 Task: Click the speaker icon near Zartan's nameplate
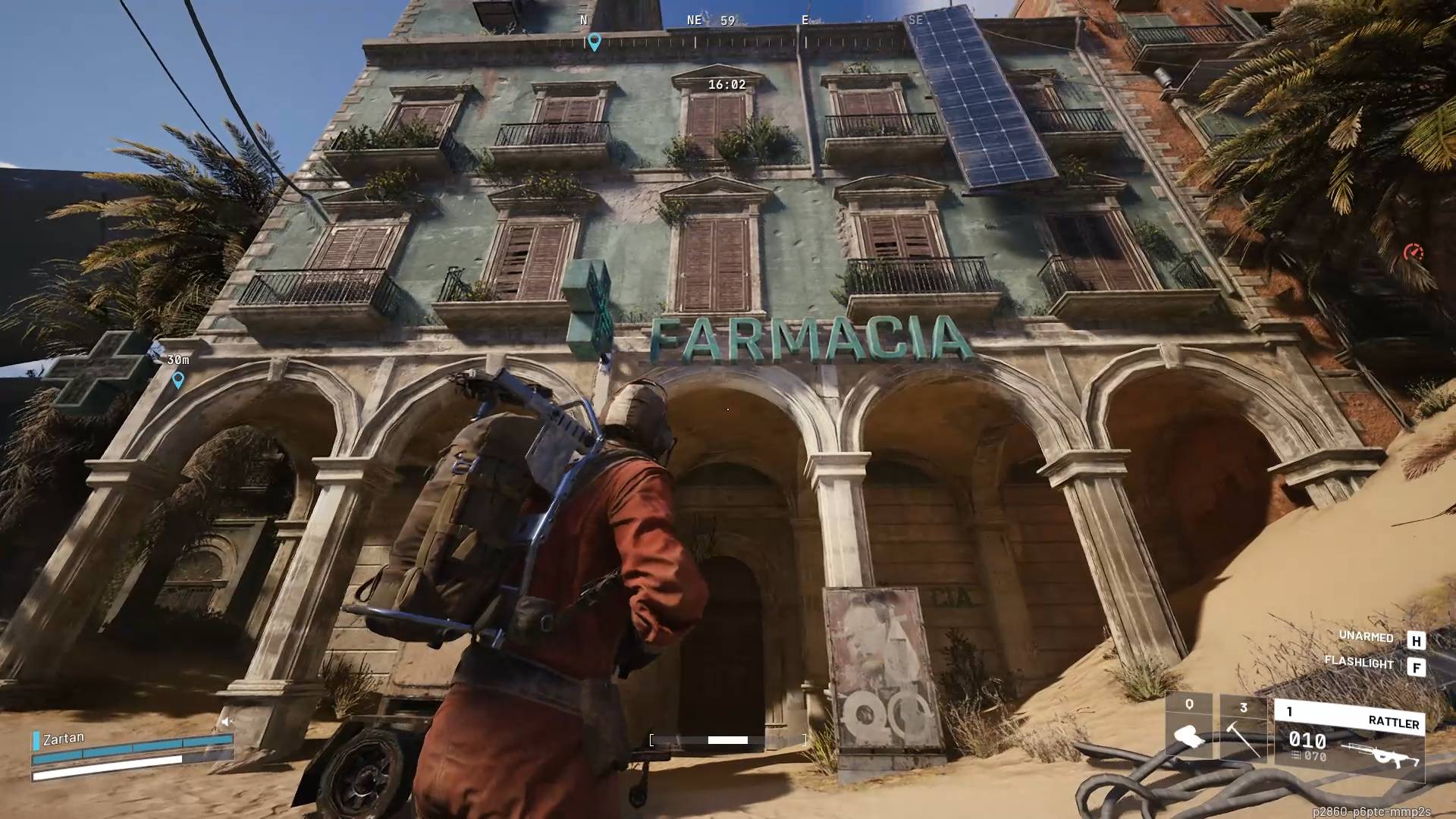point(226,720)
